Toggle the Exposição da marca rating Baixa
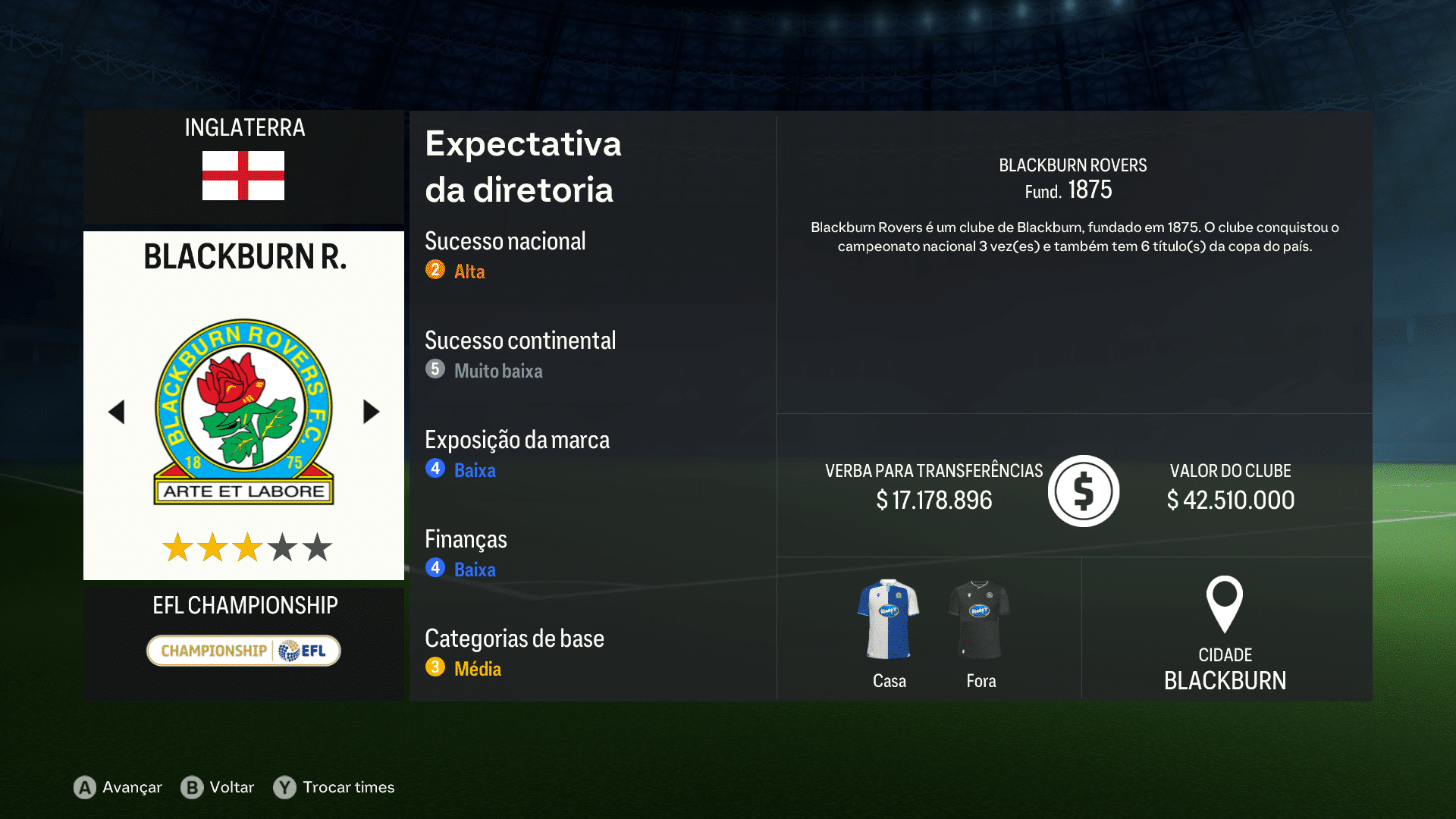The image size is (1456, 819). 474,470
